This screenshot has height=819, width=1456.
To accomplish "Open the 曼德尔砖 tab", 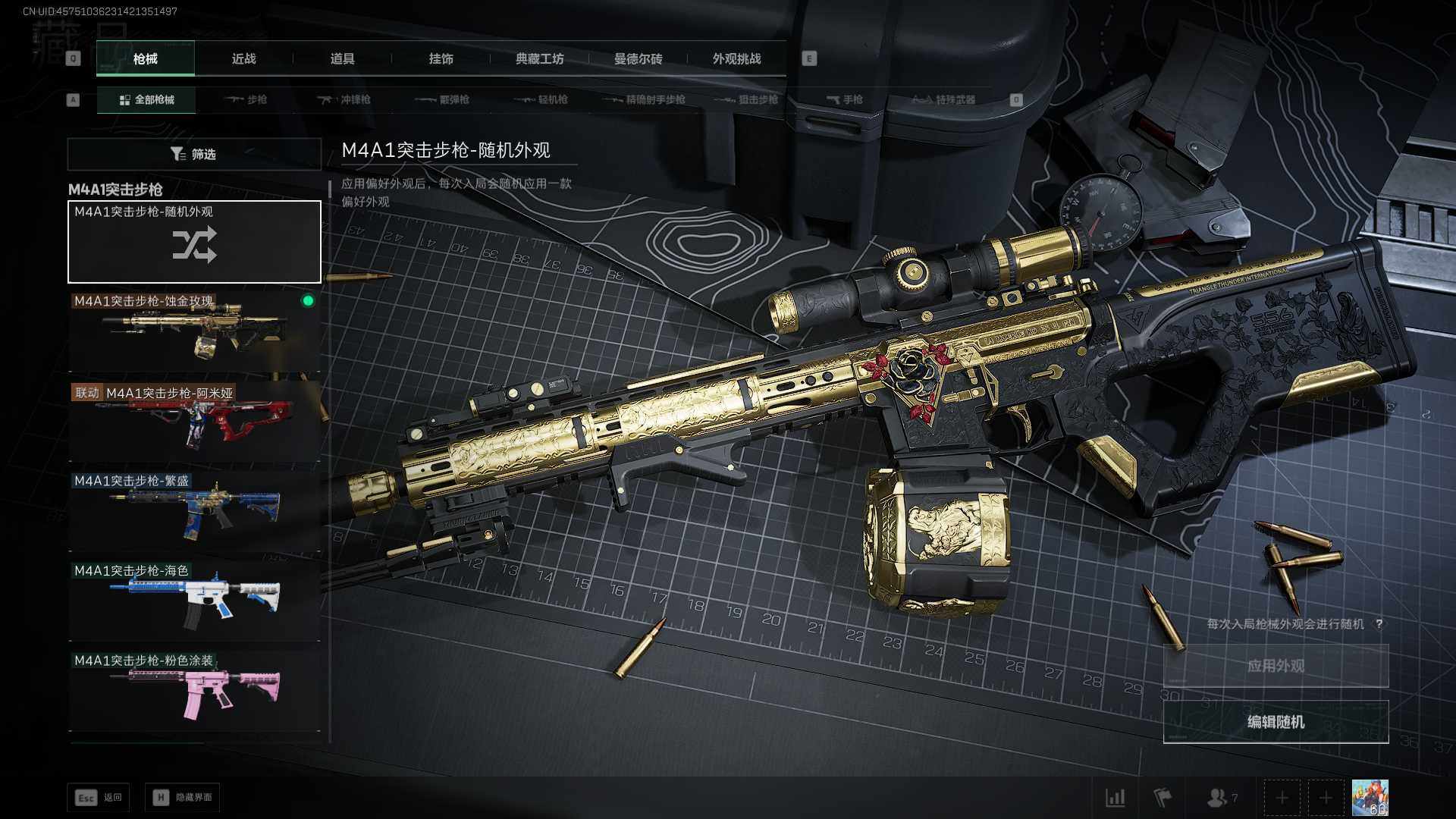I will tap(638, 59).
